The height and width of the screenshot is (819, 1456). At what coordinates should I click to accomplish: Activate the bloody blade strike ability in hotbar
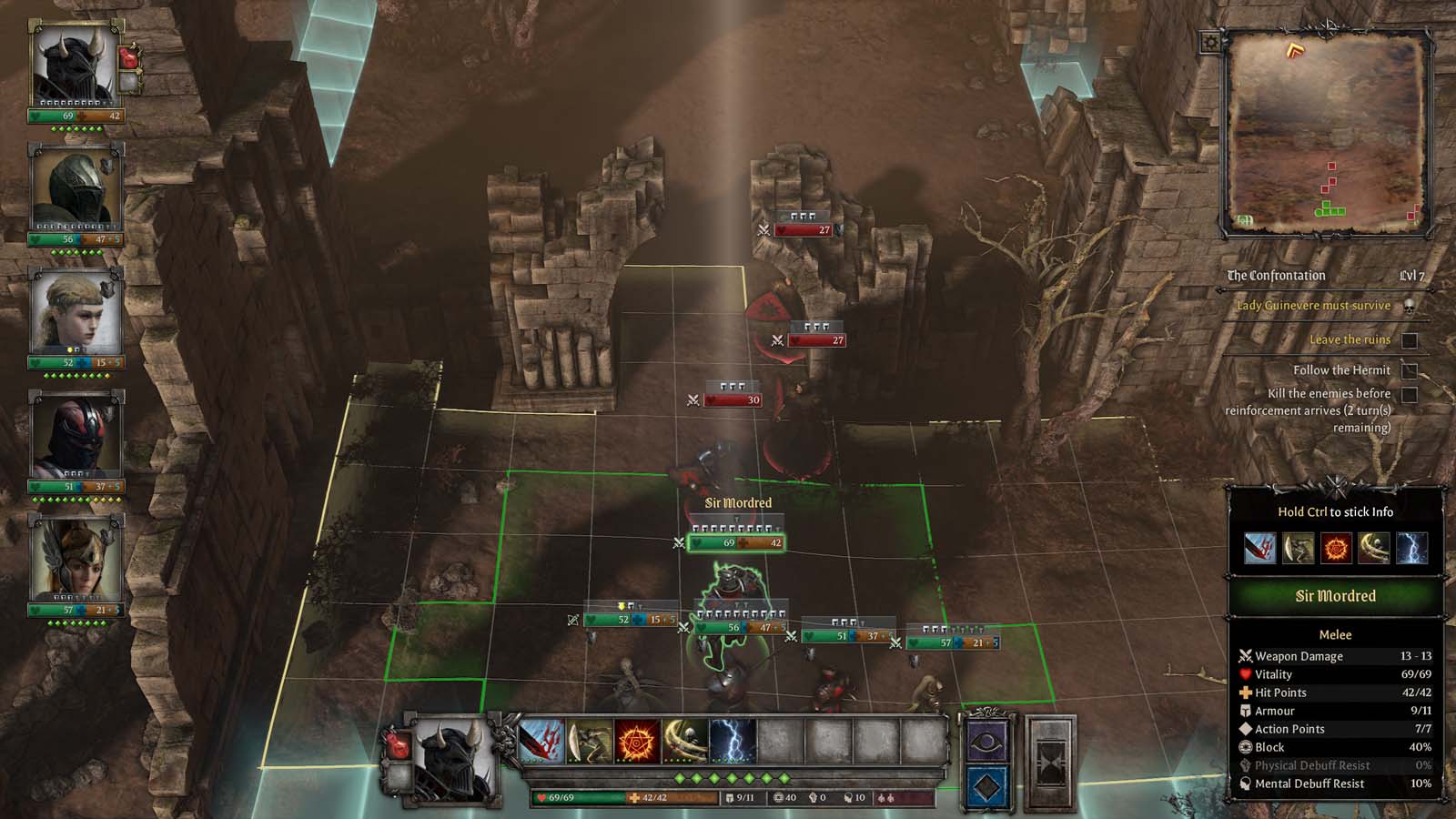pos(542,742)
